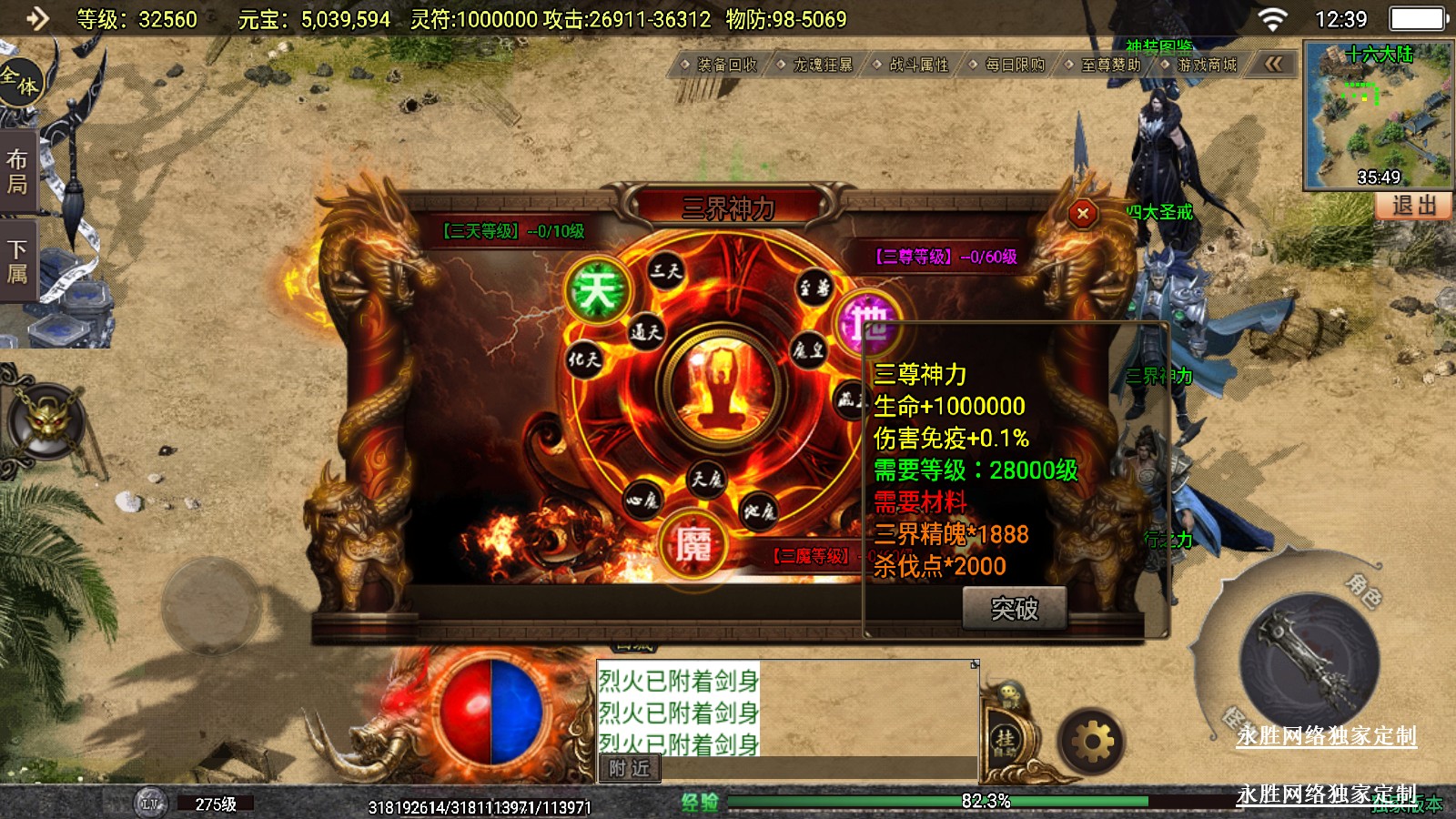Click the 退出 exit button
Screen dimensions: 1456x819
point(1413,206)
